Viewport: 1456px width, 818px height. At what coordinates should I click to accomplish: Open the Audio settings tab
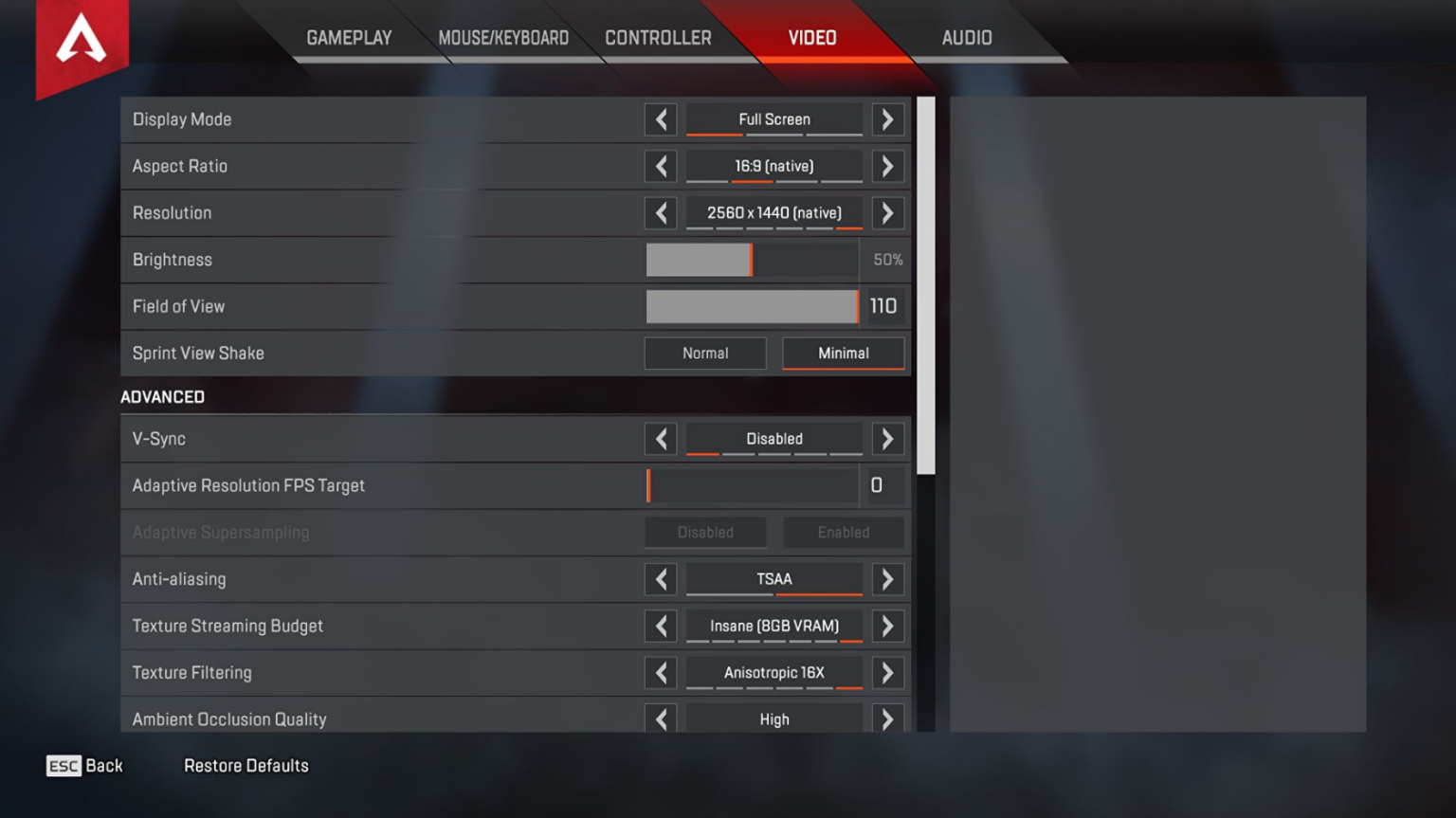pyautogui.click(x=966, y=37)
